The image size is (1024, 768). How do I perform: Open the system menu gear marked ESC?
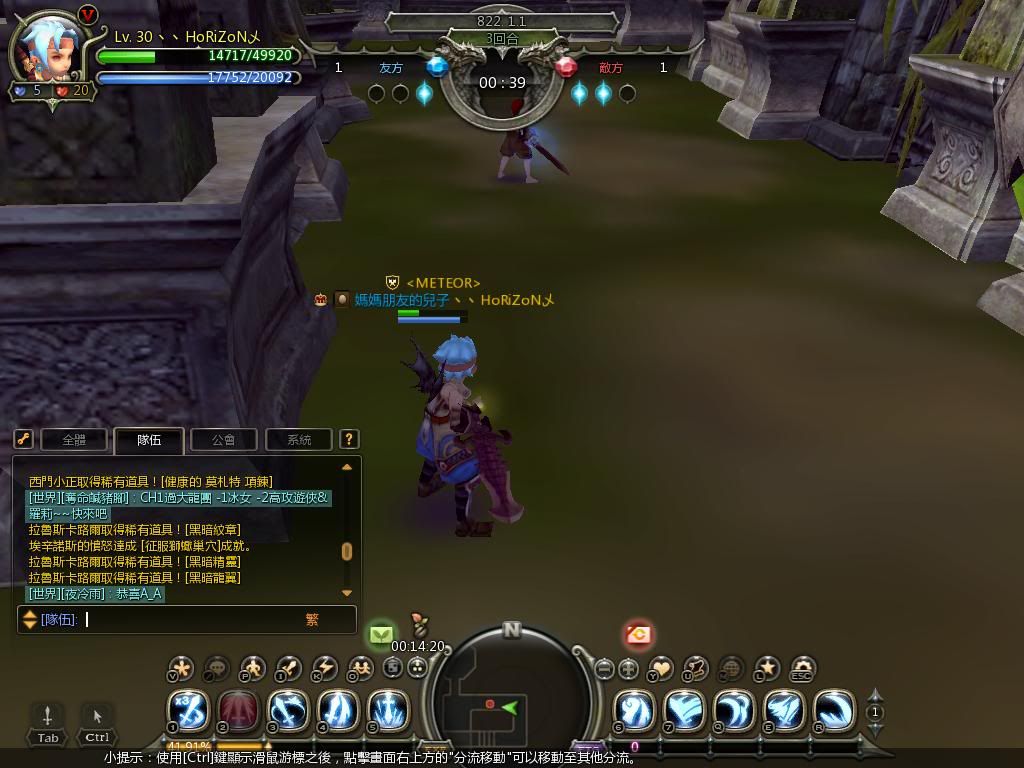[802, 669]
